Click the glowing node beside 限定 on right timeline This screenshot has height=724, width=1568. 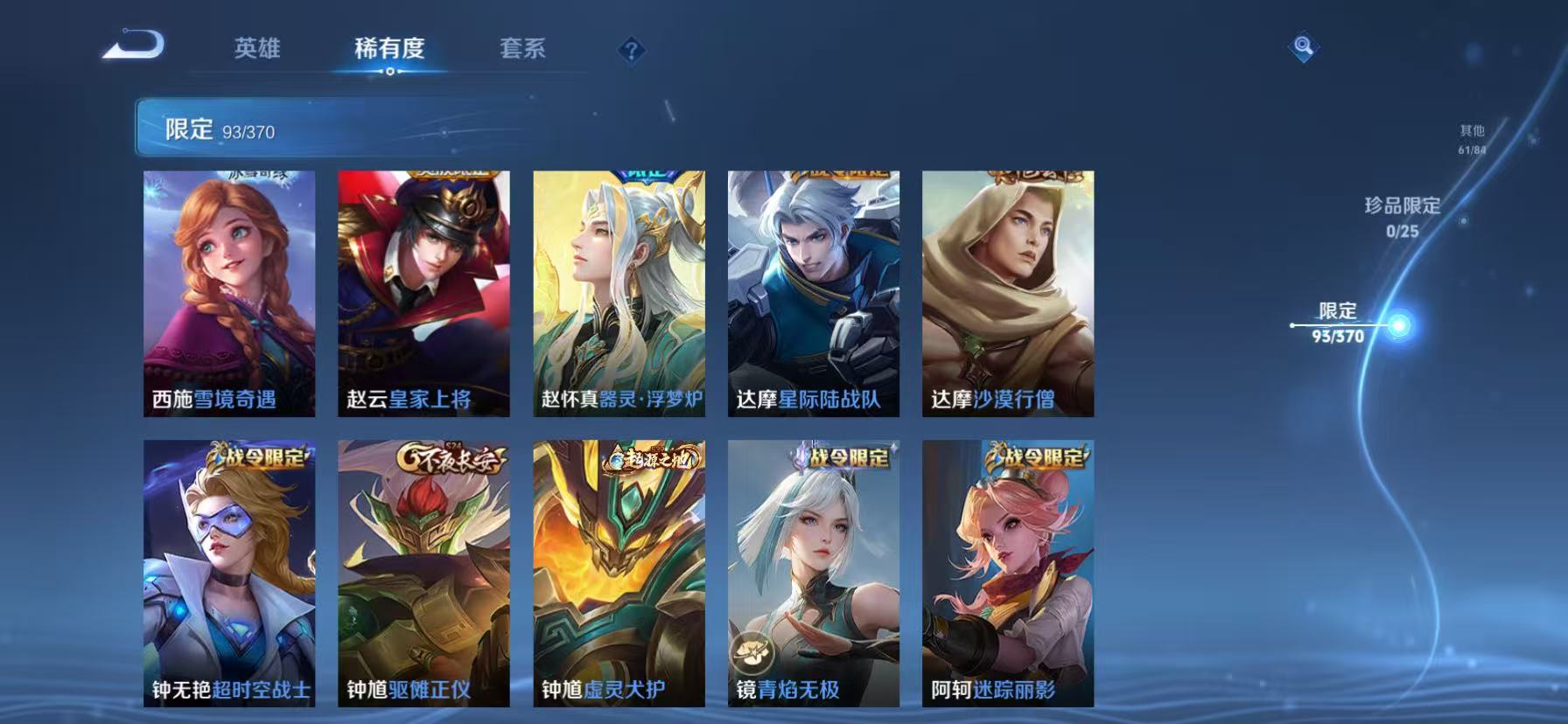(x=1399, y=324)
